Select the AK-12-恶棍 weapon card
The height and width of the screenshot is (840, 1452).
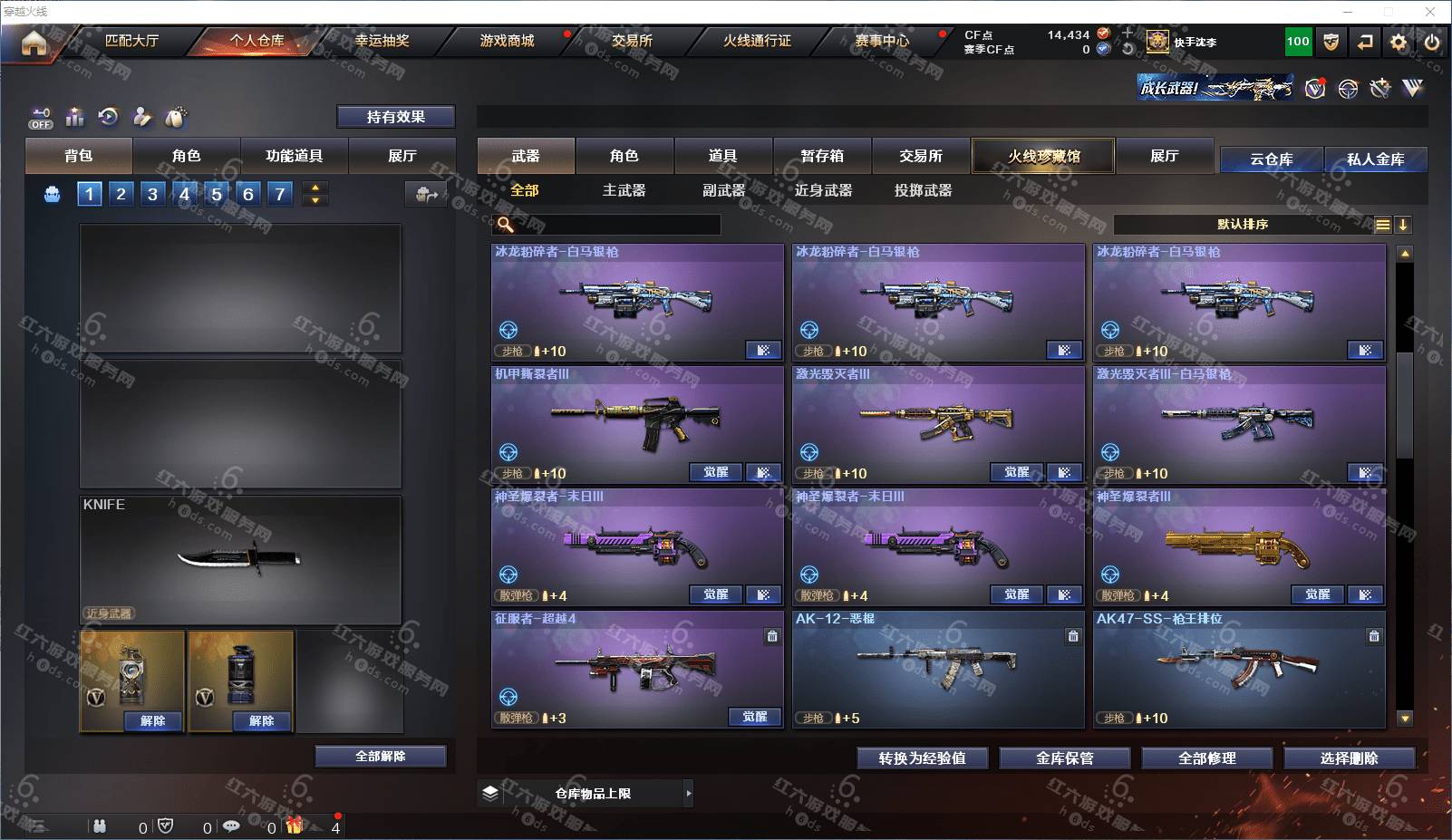pos(938,669)
